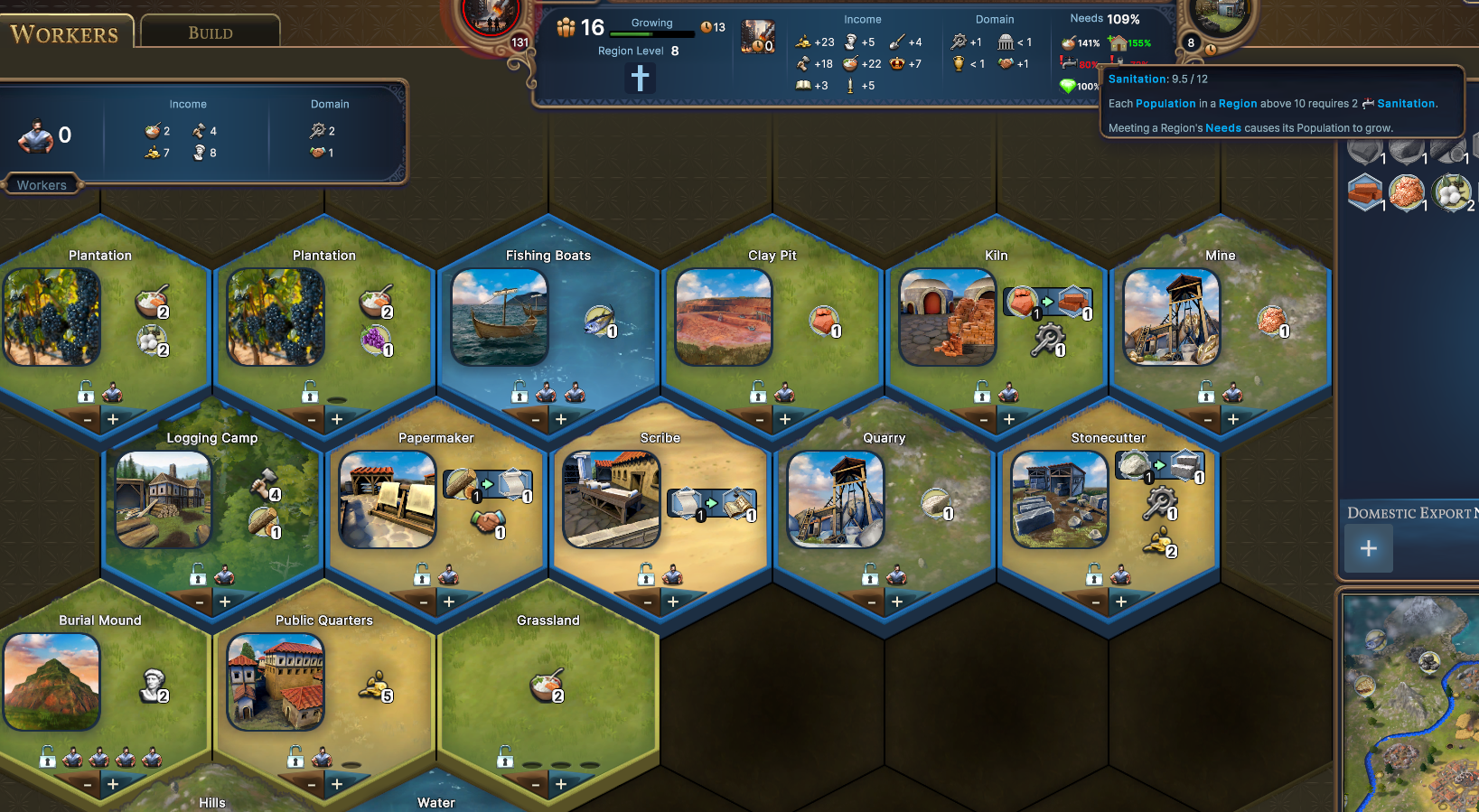The height and width of the screenshot is (812, 1479).
Task: Toggle the lock on Public Quarters
Action: pos(295,759)
